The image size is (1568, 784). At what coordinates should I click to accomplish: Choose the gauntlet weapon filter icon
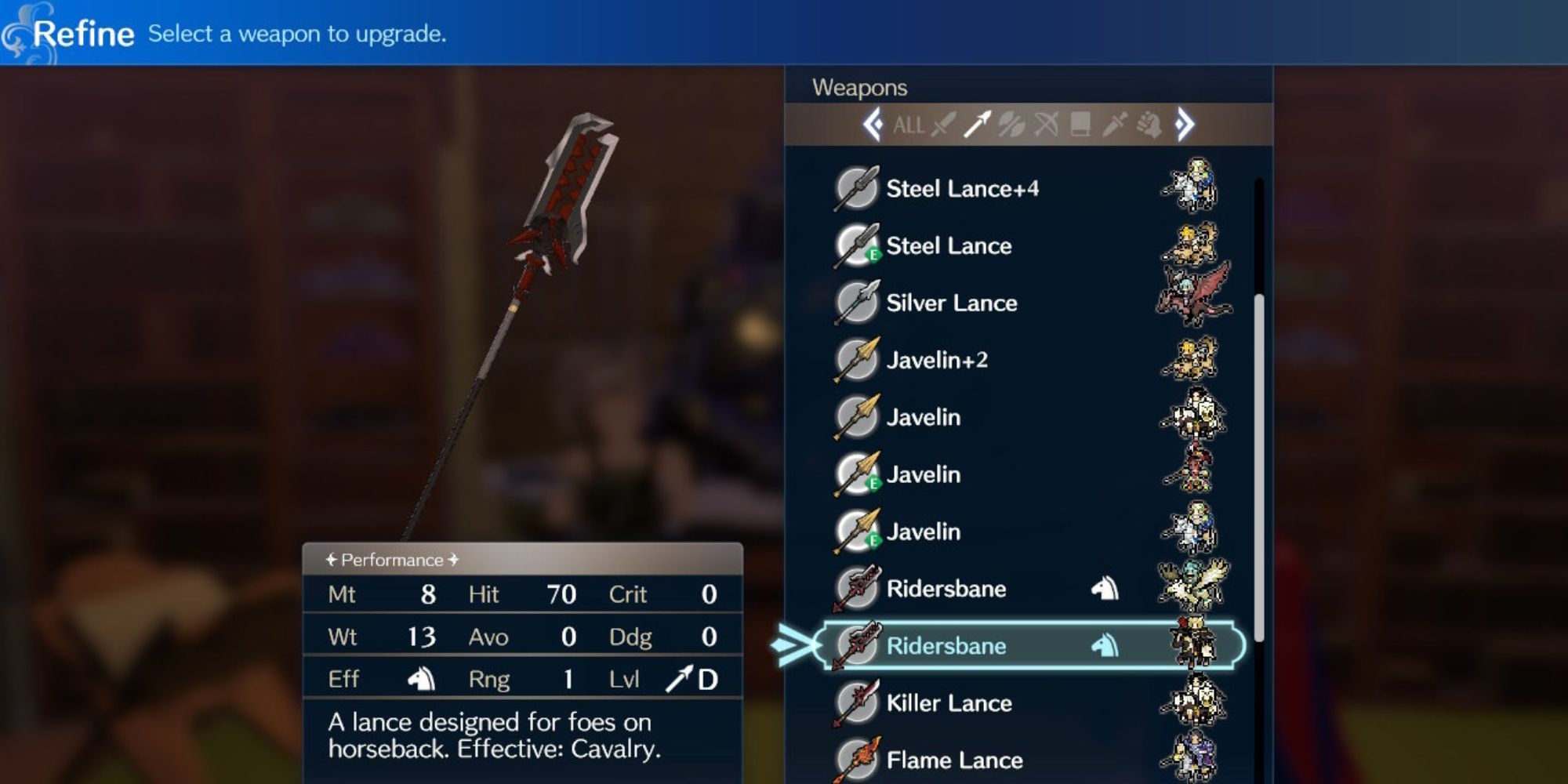click(x=1147, y=125)
